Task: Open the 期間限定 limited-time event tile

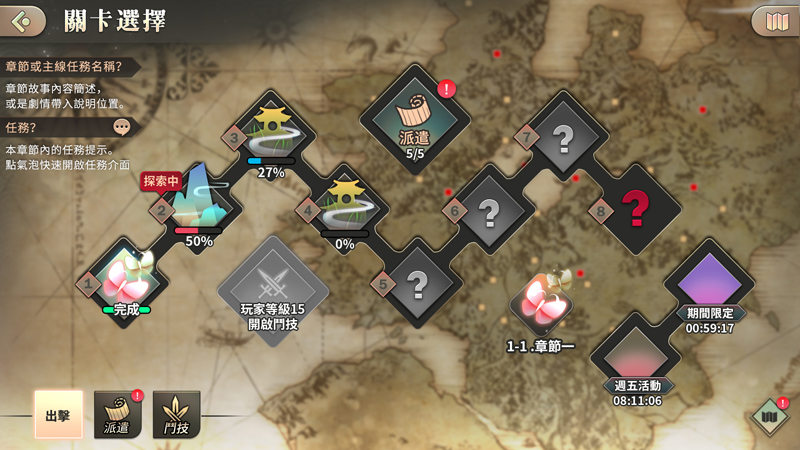Action: tap(709, 283)
